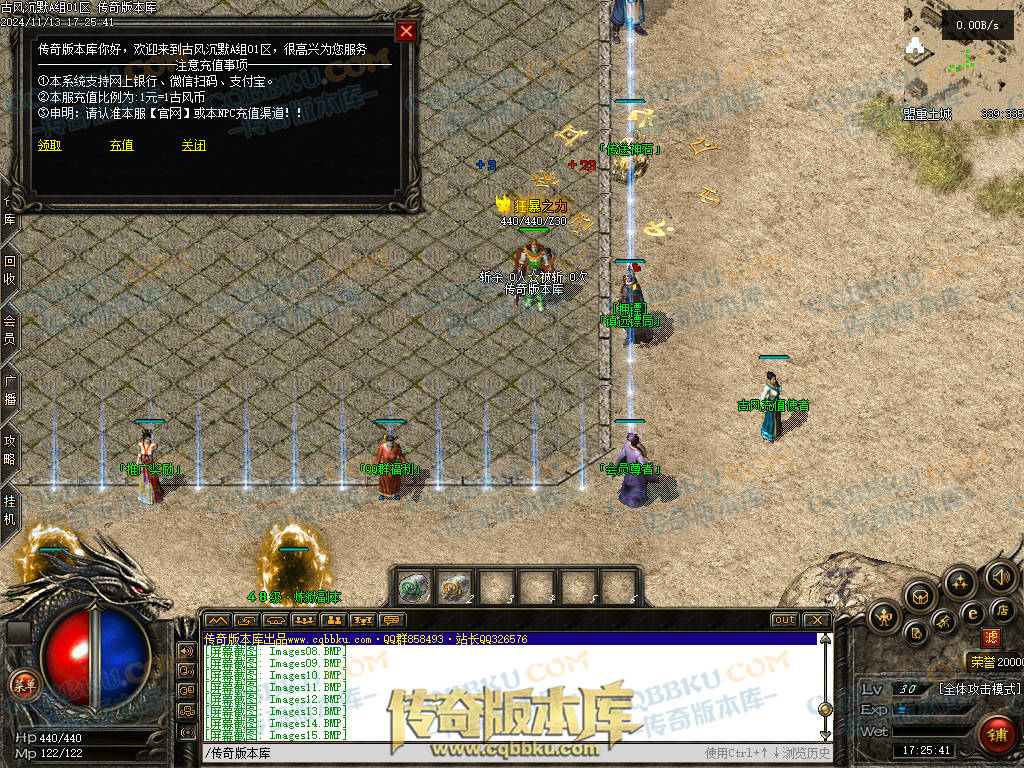
Task: Click the red 铺 (stall) button
Action: pyautogui.click(x=997, y=736)
